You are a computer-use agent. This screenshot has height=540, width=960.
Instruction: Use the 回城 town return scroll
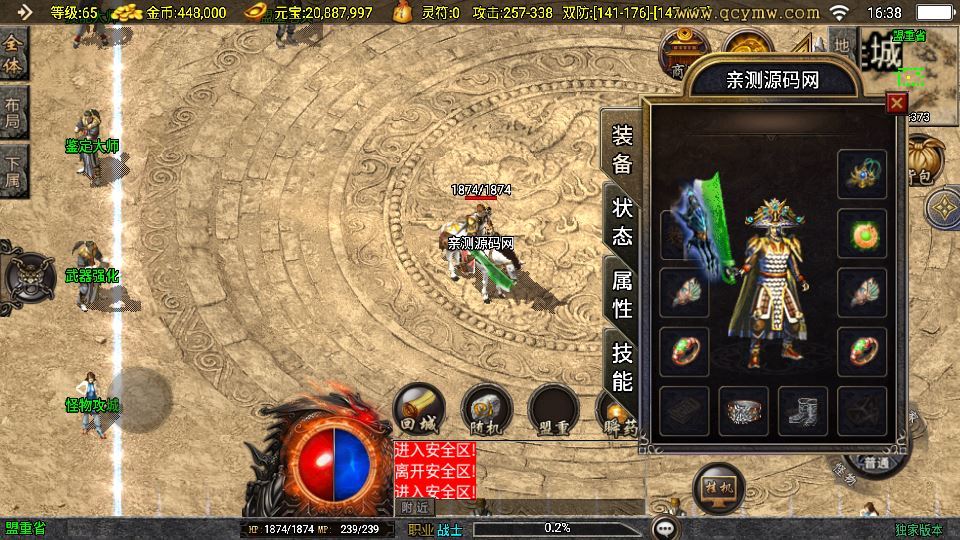click(x=418, y=410)
